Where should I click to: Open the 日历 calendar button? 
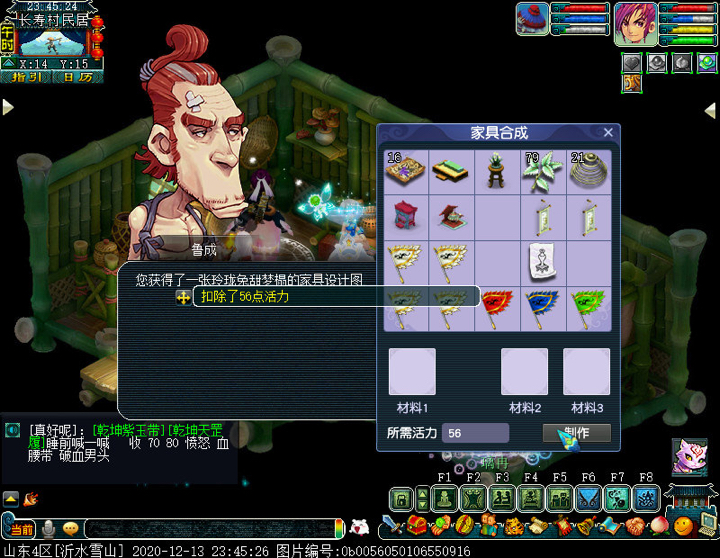click(x=75, y=76)
